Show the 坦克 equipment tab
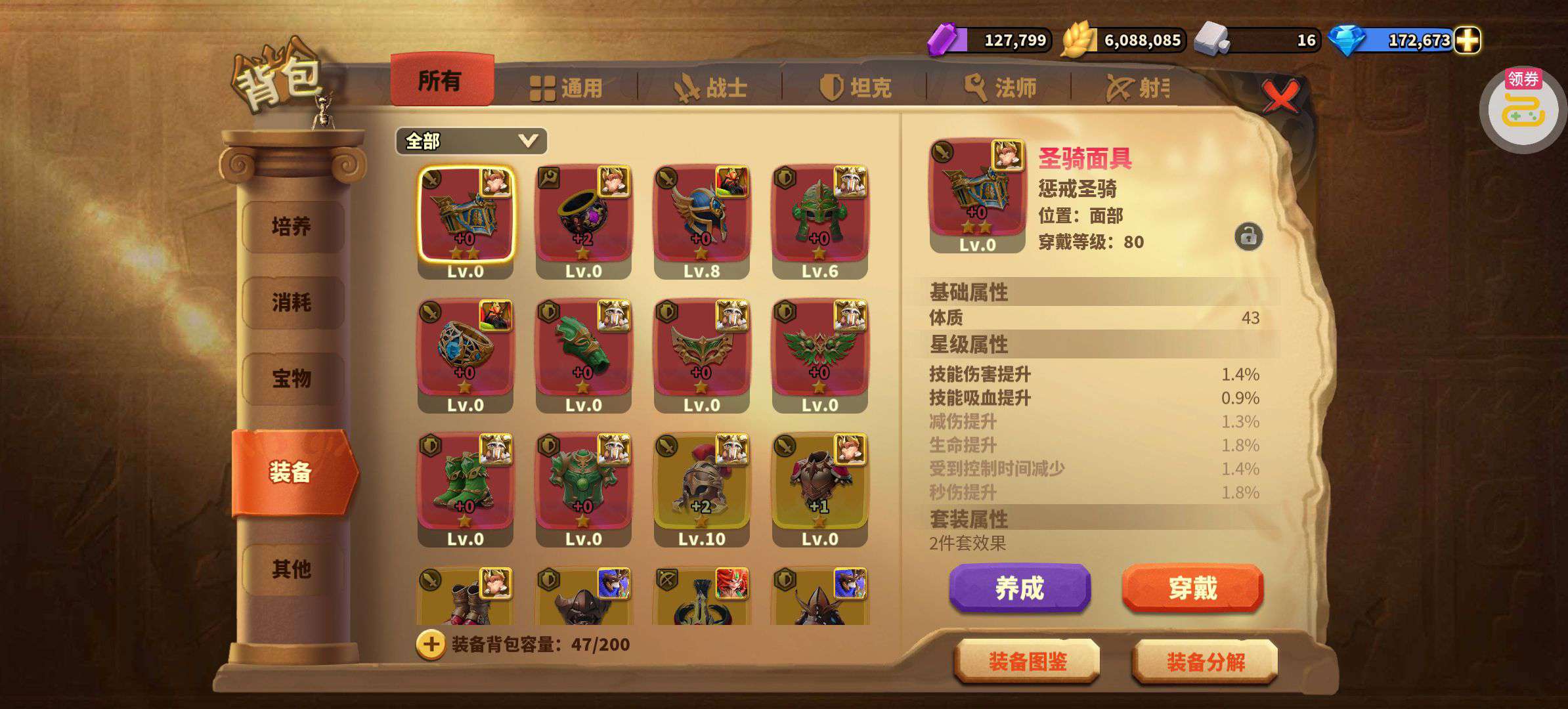1568x709 pixels. tap(856, 88)
